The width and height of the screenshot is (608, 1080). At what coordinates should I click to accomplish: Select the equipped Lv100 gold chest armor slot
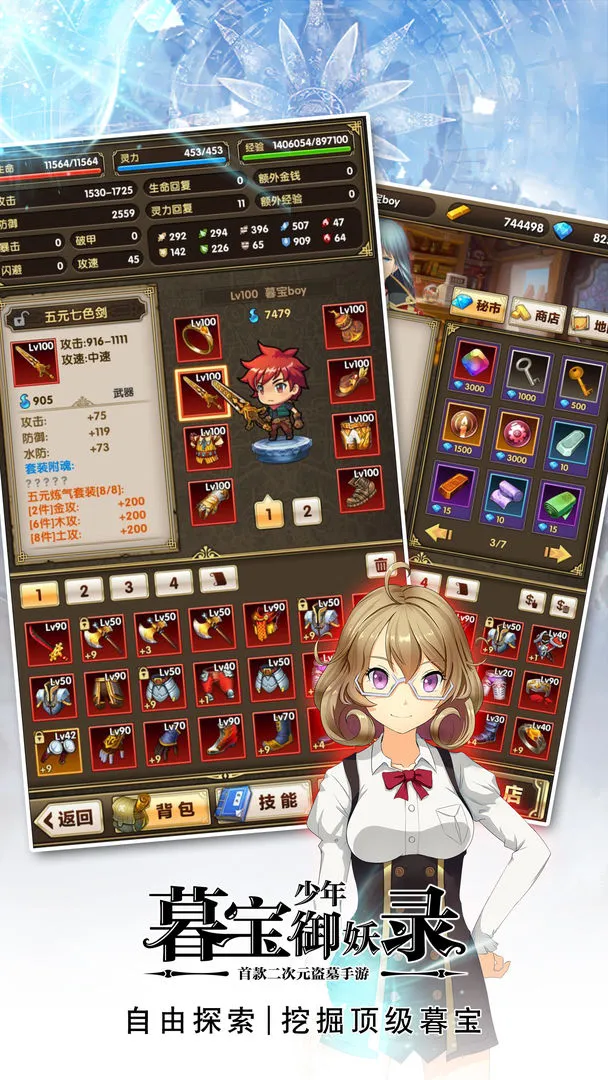[206, 447]
